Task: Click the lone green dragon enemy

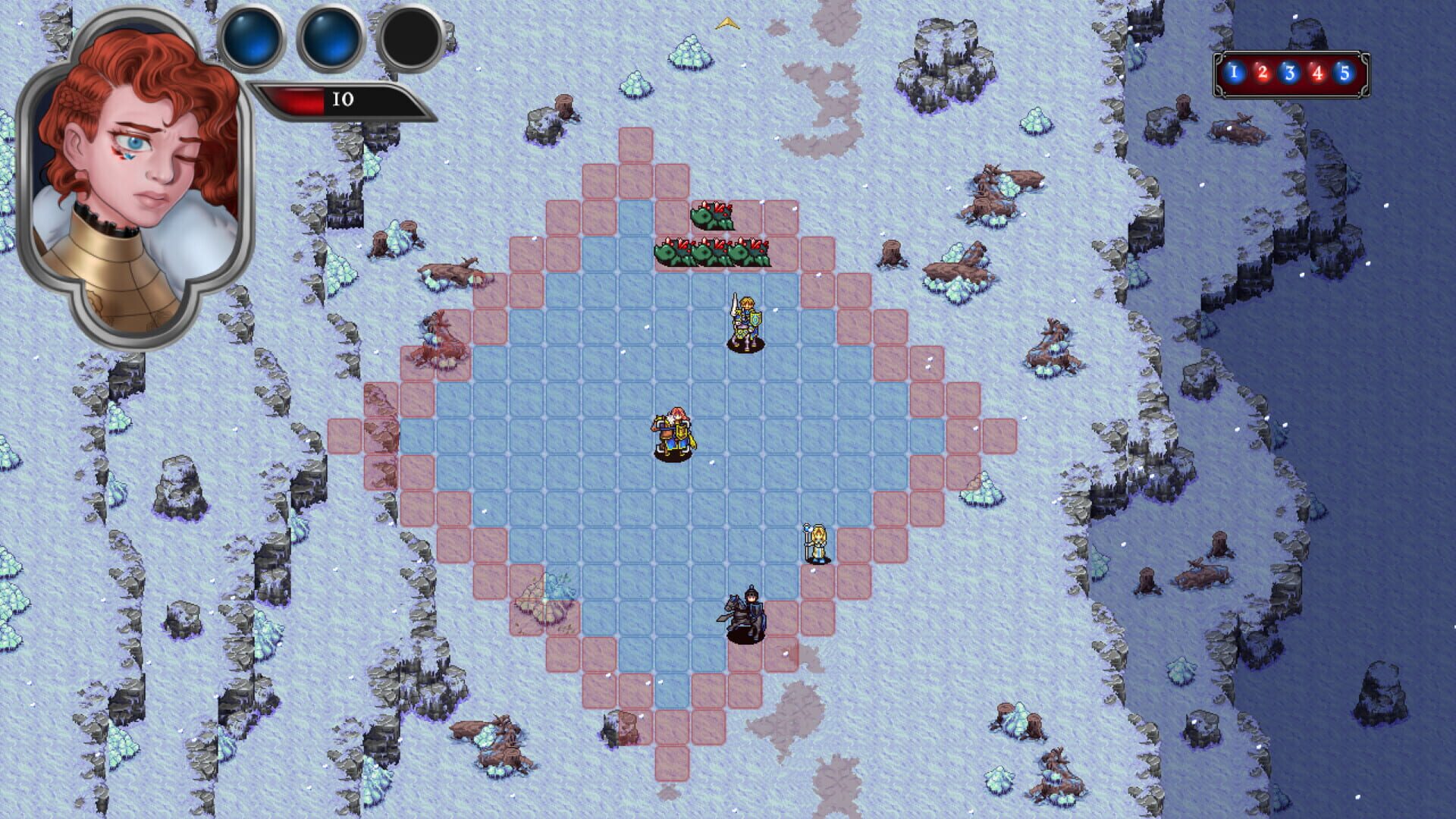Action: click(709, 216)
